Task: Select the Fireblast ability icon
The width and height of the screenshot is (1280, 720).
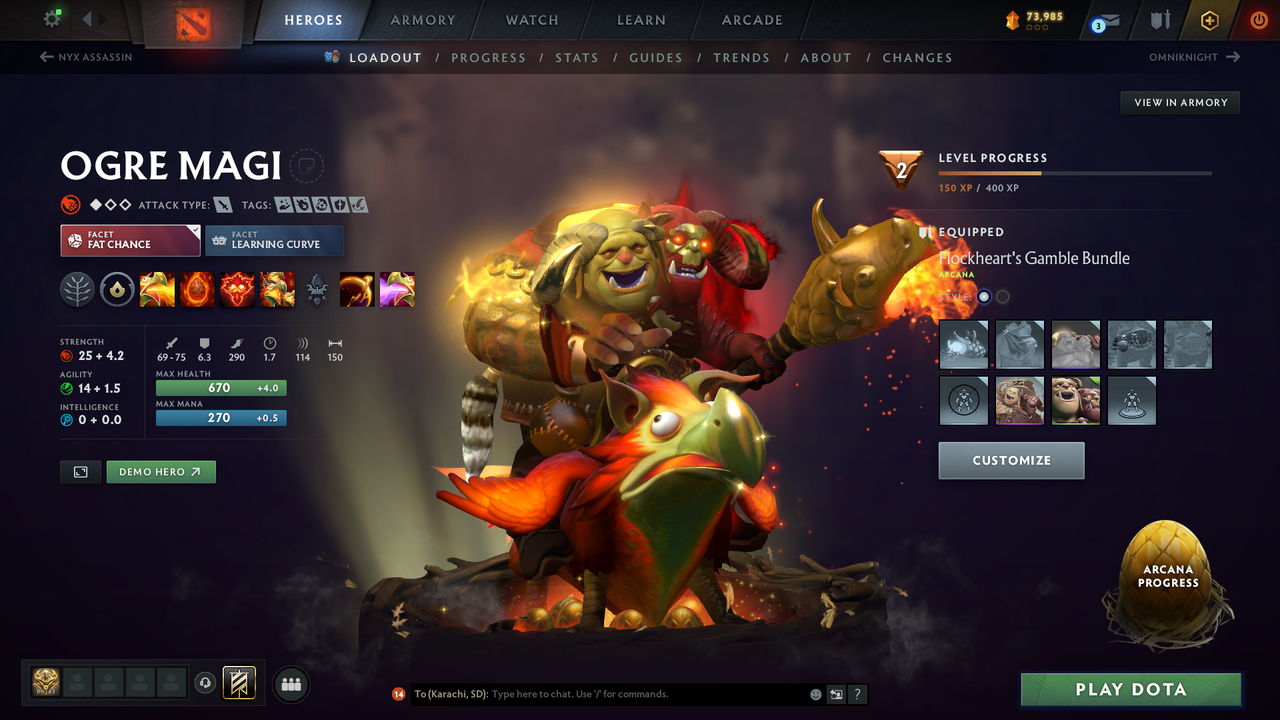Action: pyautogui.click(x=157, y=289)
